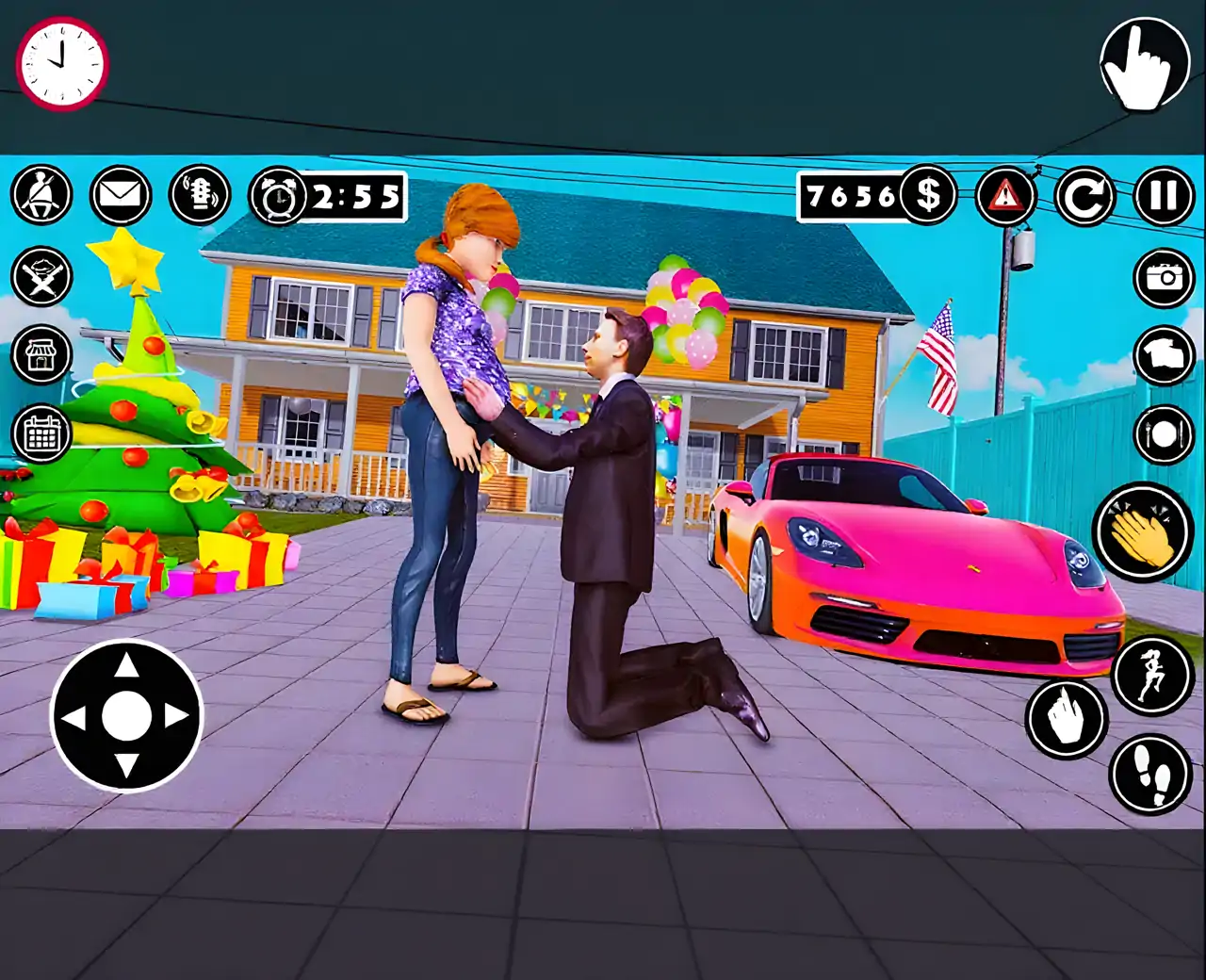Screen dimensions: 1206x980
Task: Activate the yellow clapping hands action
Action: click(x=1143, y=532)
